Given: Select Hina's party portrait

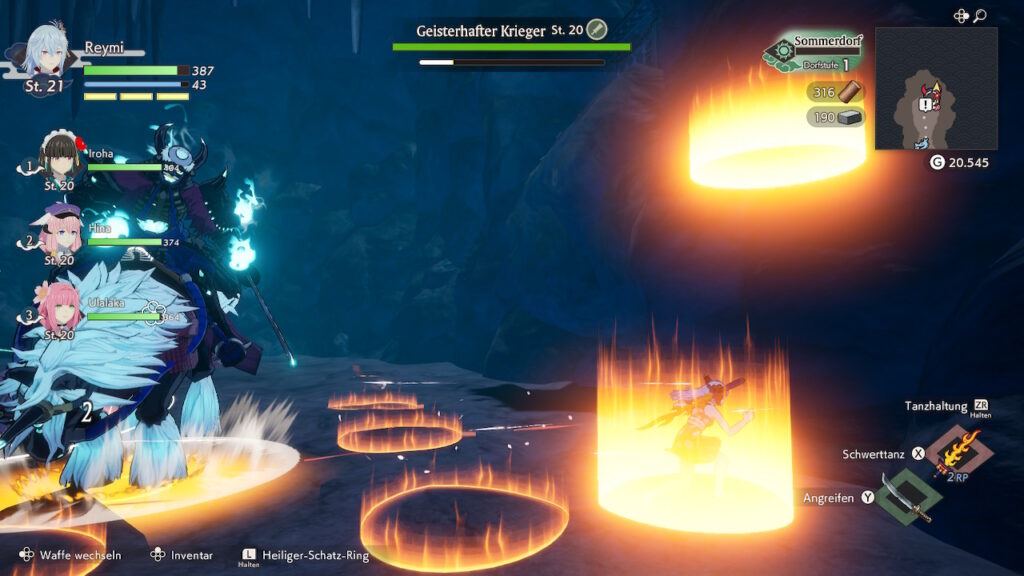Looking at the screenshot, I should pos(62,229).
